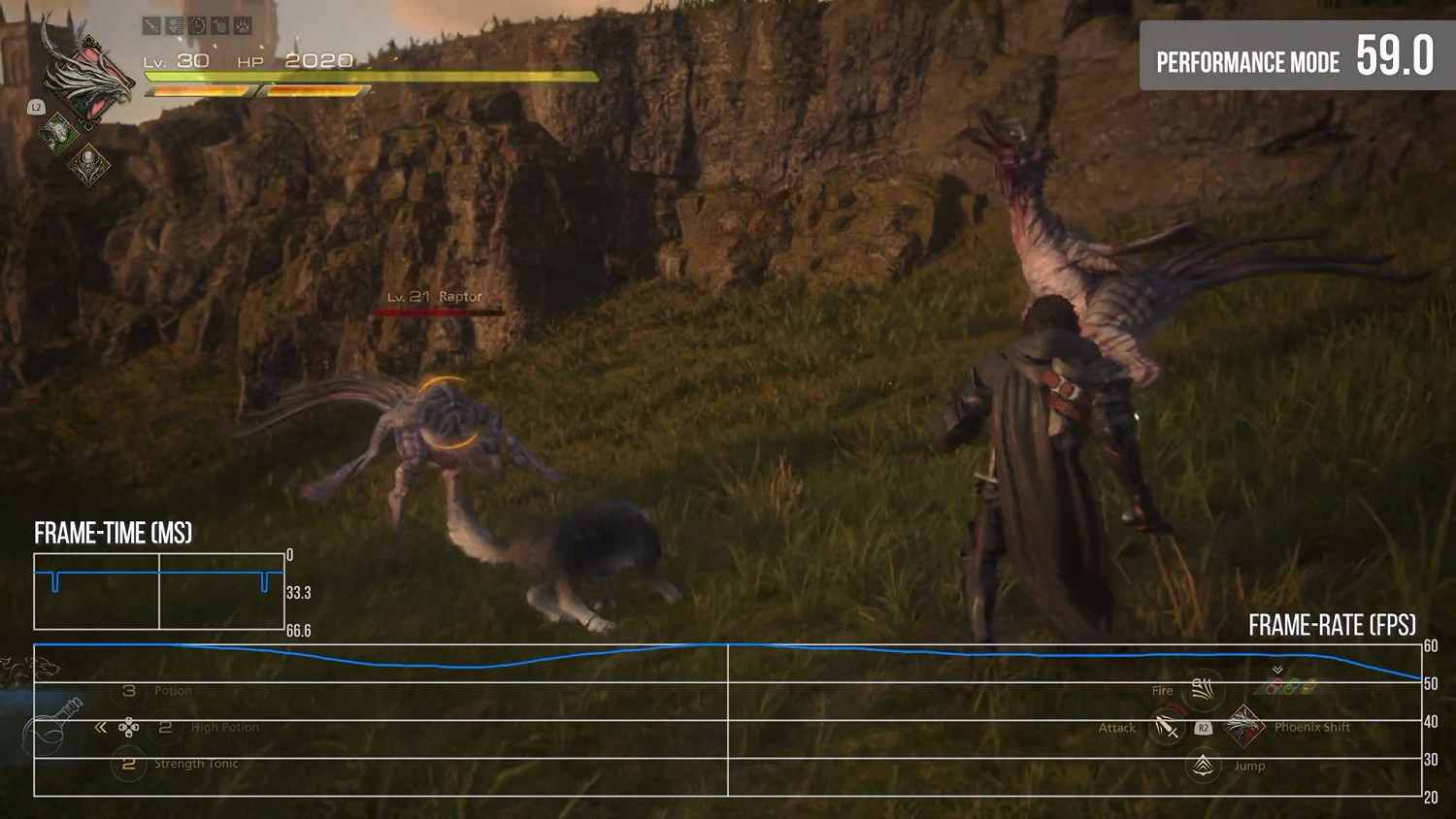Image resolution: width=1456 pixels, height=819 pixels.
Task: Click the double-arrow chevron beside the d-pad icon
Action: tap(101, 727)
